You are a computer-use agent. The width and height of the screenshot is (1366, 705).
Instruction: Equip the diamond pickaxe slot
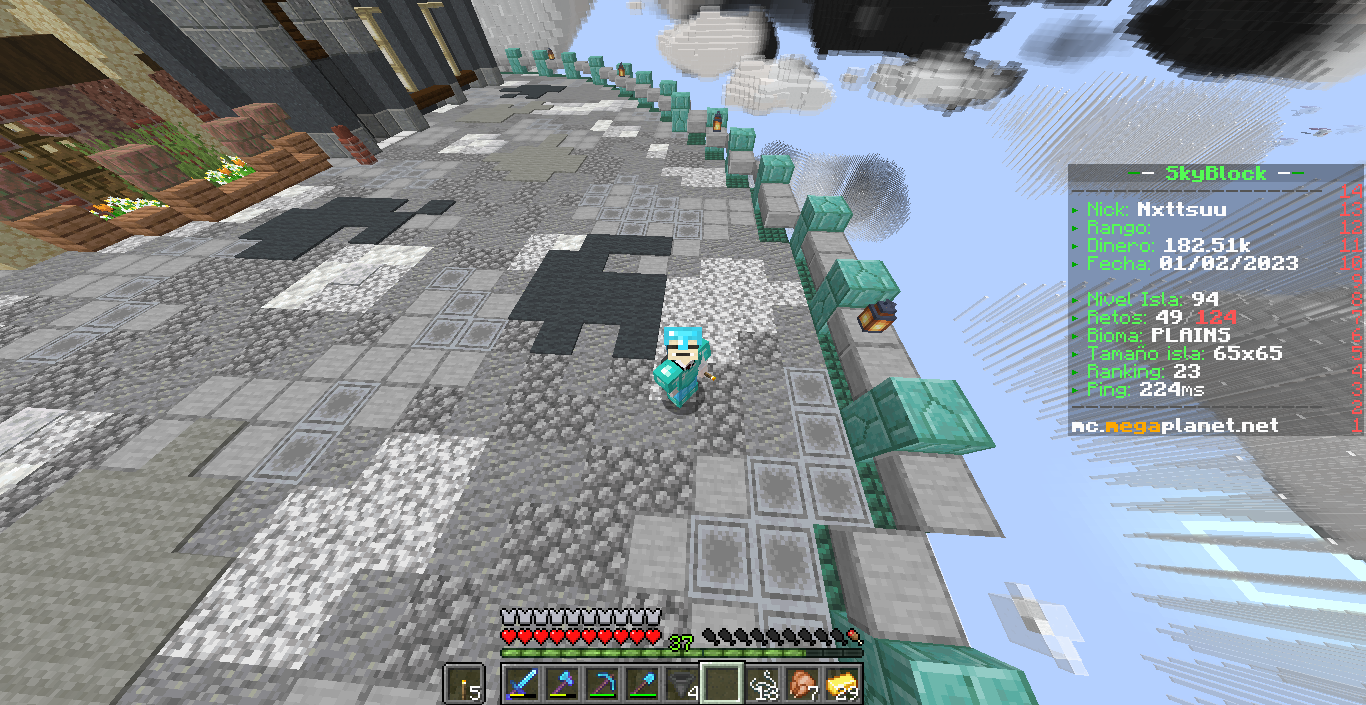click(602, 684)
